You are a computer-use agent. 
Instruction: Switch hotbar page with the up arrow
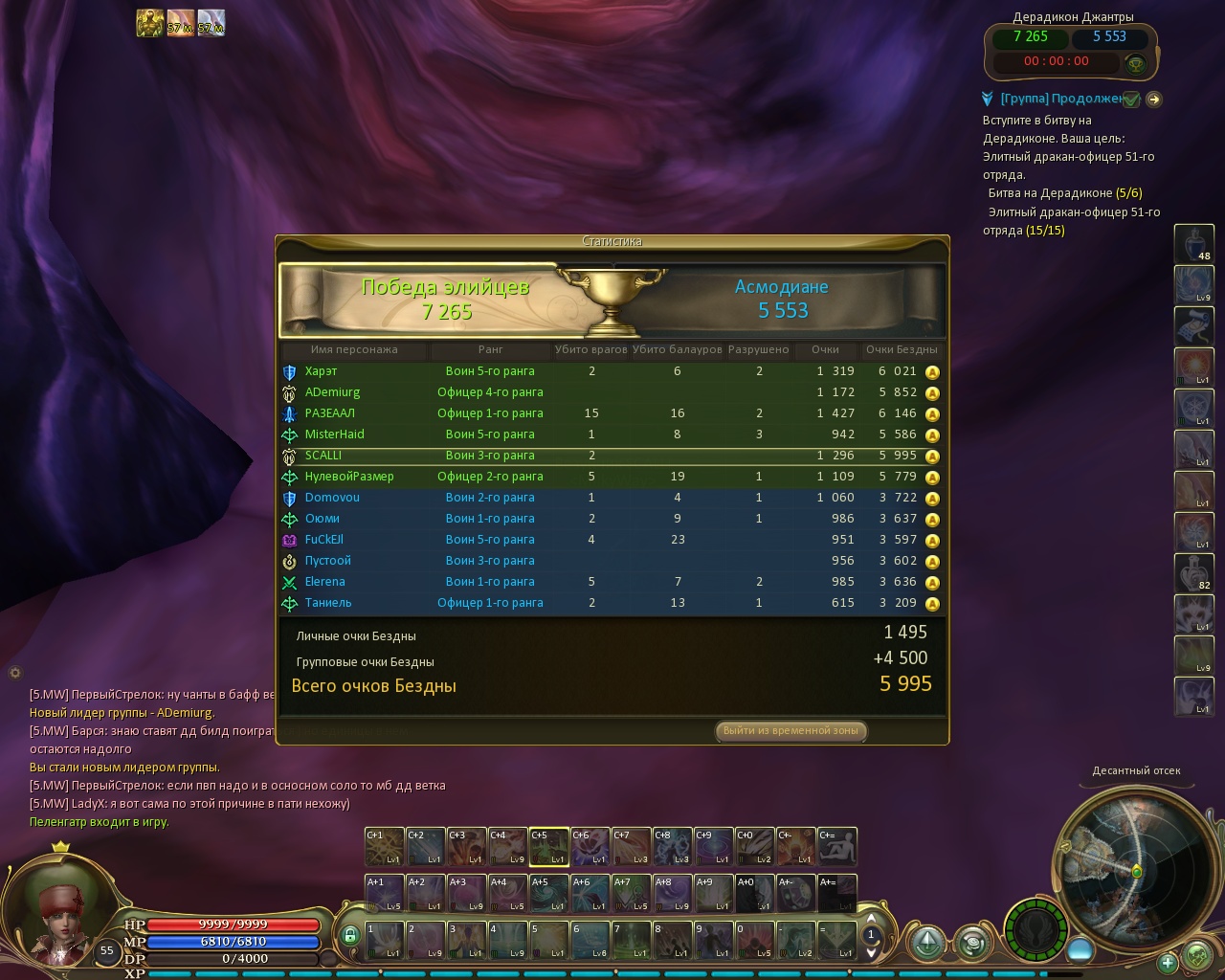point(871,923)
